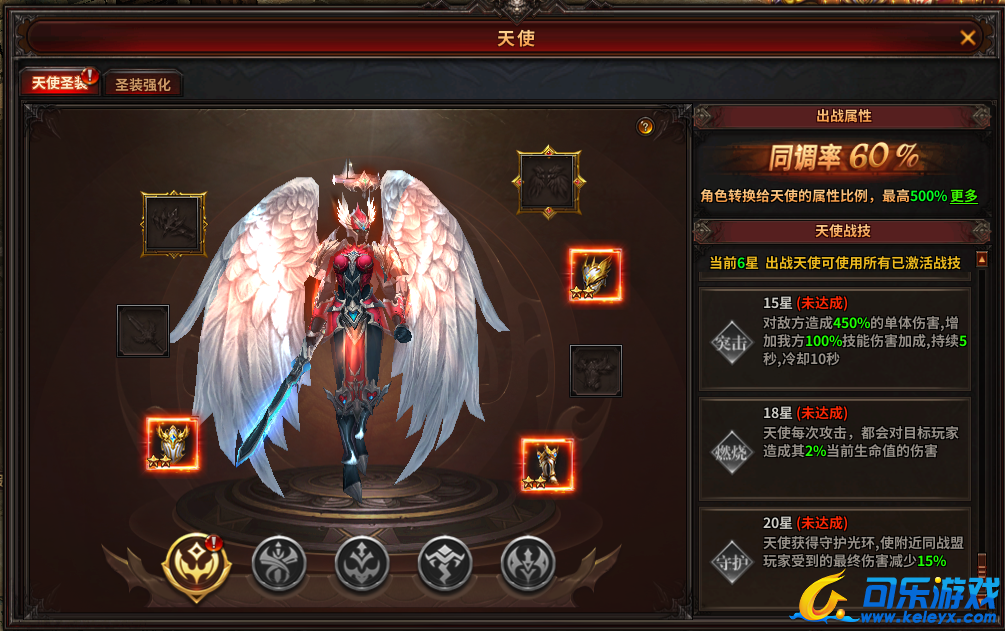View the 守护 angel skill icon
Image resolution: width=1005 pixels, height=631 pixels.
(x=728, y=560)
